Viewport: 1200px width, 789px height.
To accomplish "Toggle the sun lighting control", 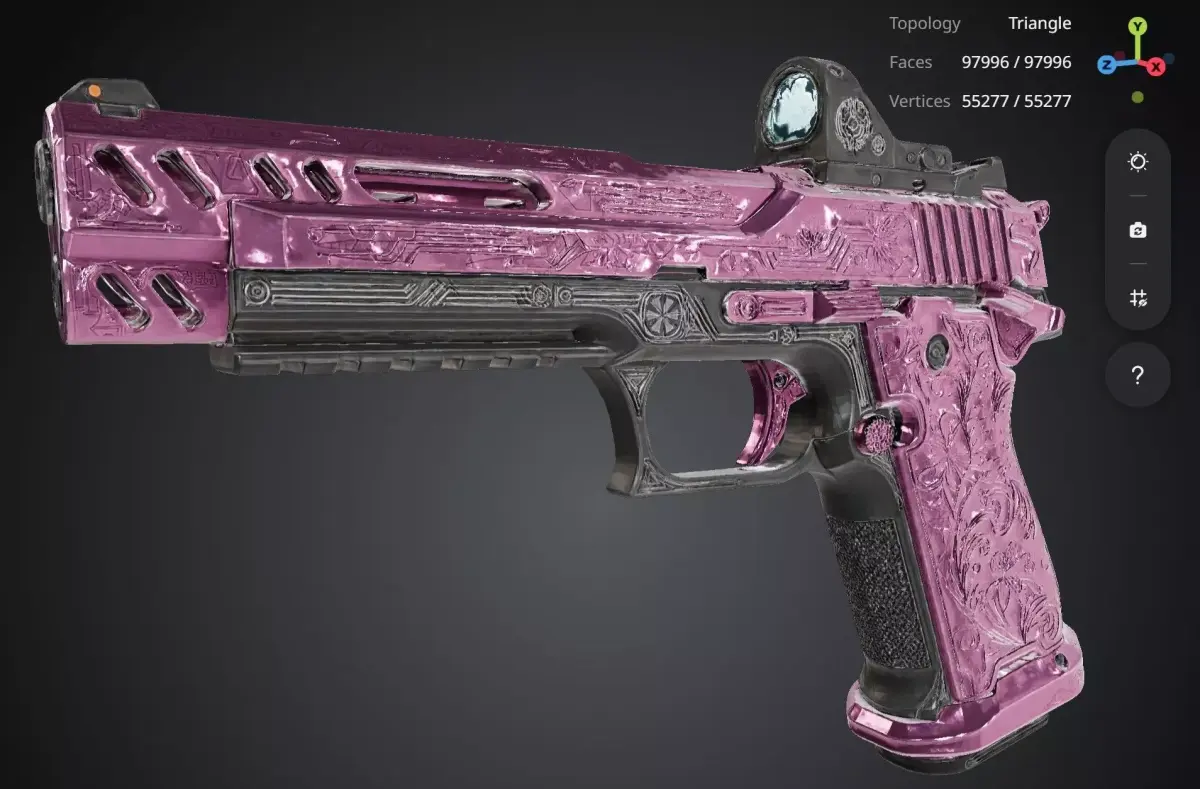I will point(1138,162).
